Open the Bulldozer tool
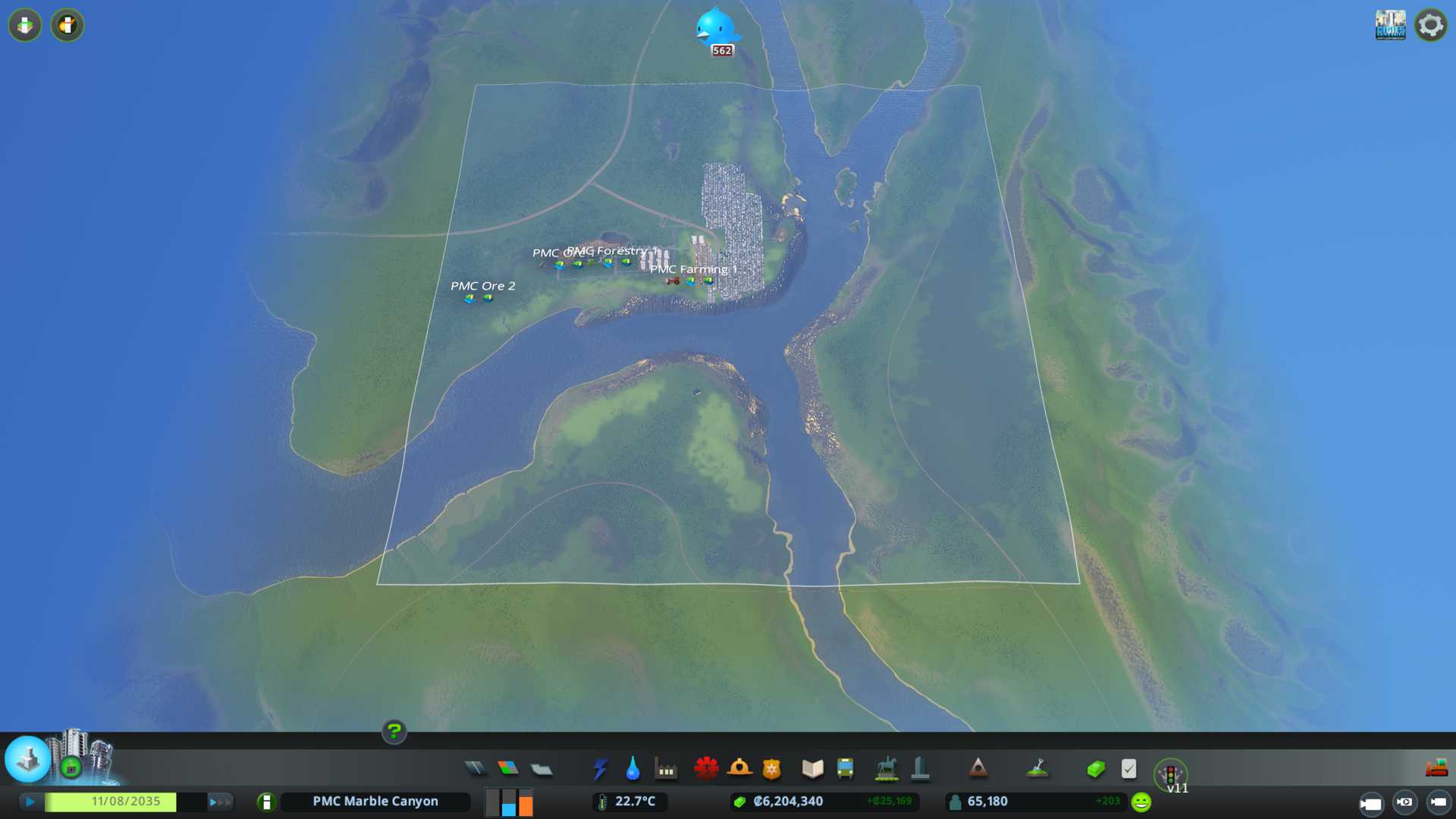The width and height of the screenshot is (1456, 819). (x=1436, y=769)
